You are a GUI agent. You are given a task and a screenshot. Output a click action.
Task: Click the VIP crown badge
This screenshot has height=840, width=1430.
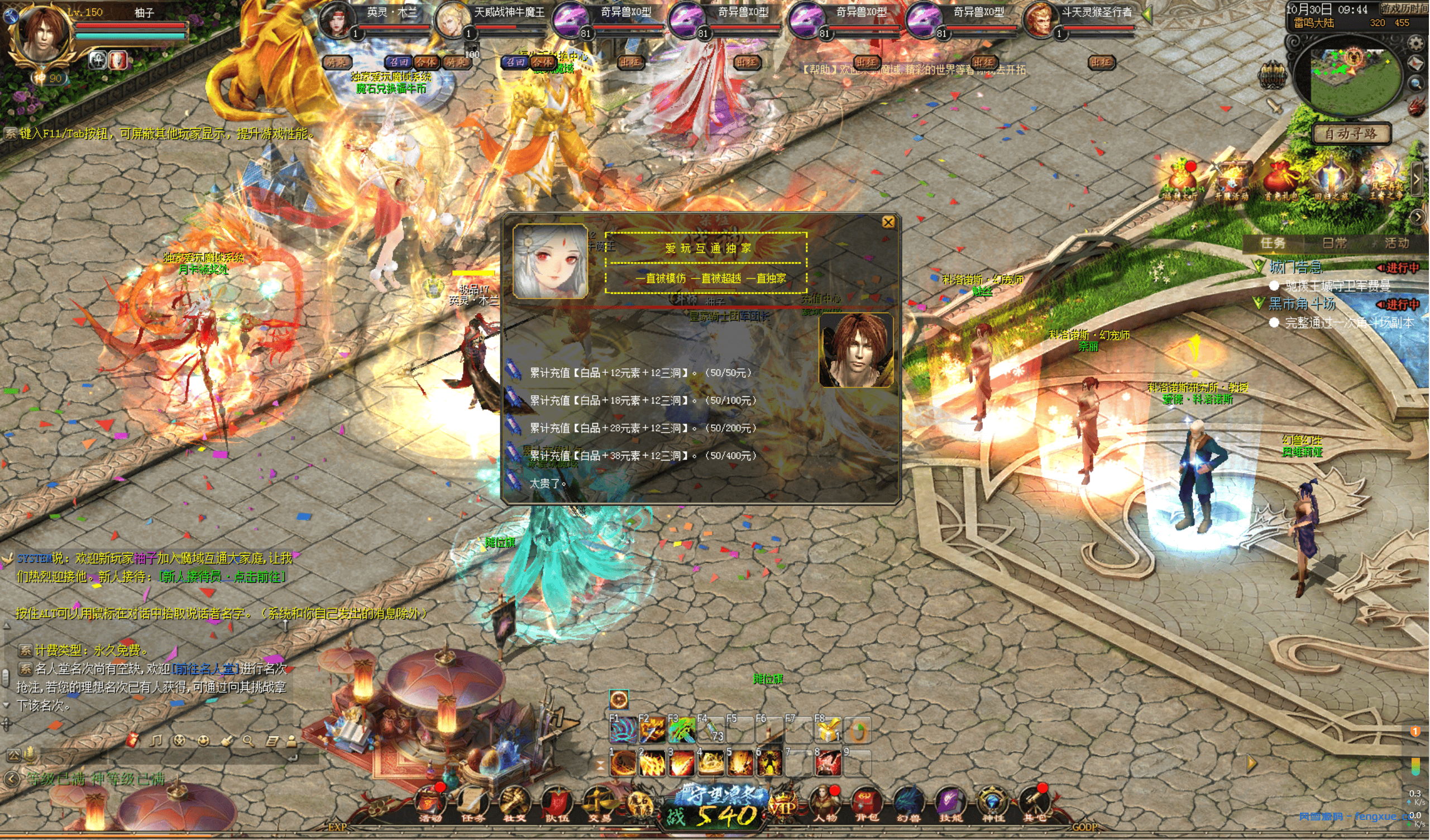pos(782,805)
